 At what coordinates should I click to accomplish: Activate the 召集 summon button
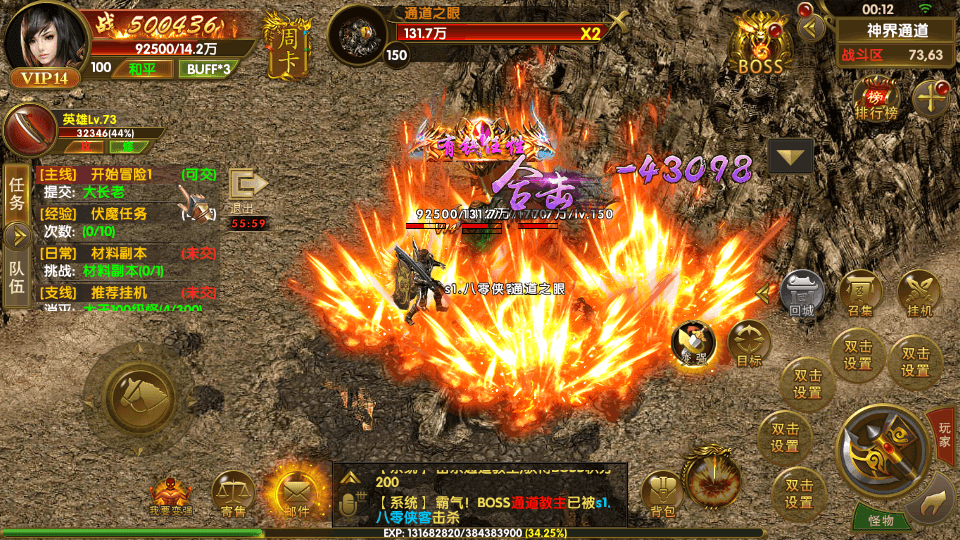click(x=860, y=294)
